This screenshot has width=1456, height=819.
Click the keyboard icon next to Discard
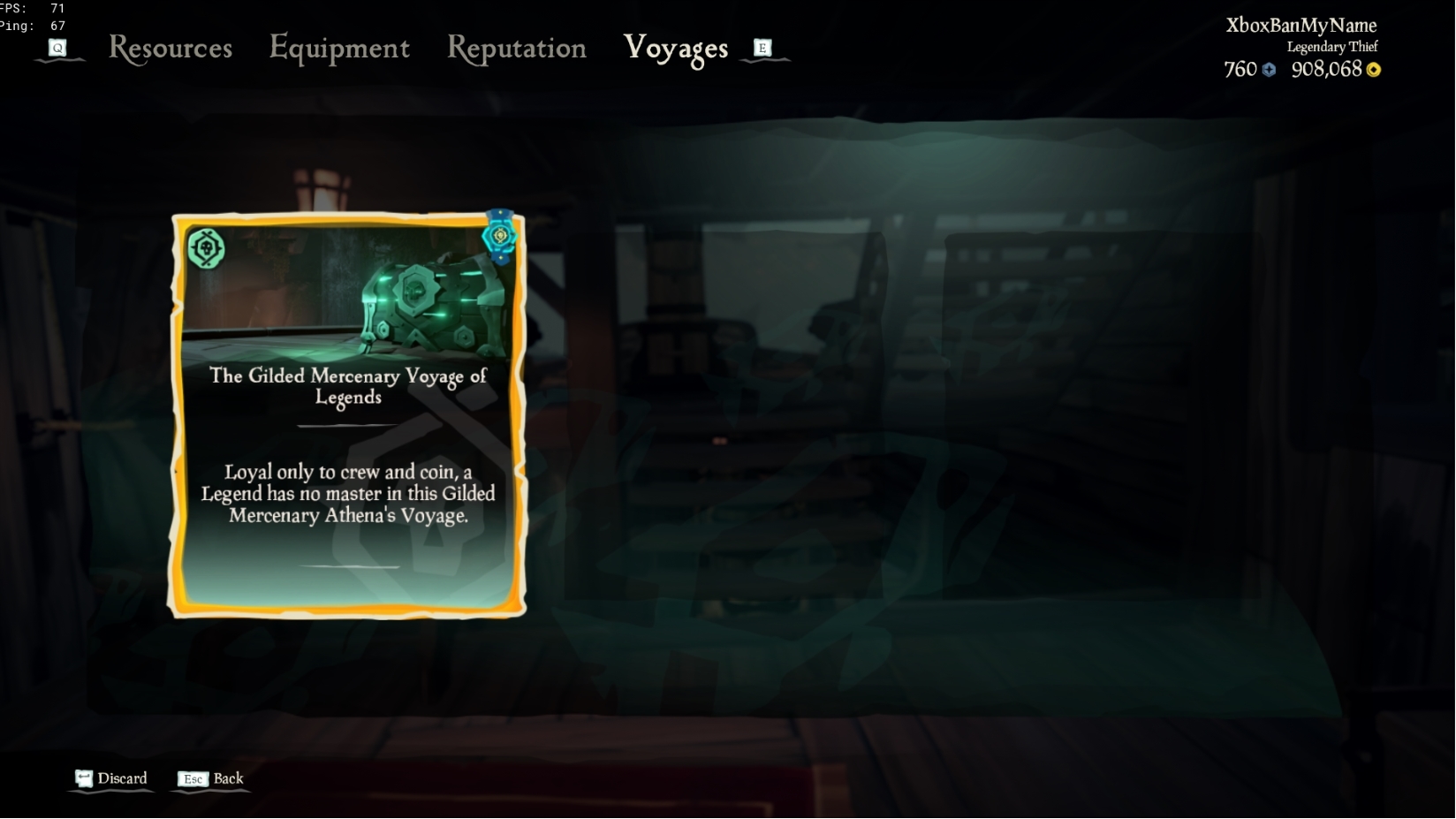(85, 777)
